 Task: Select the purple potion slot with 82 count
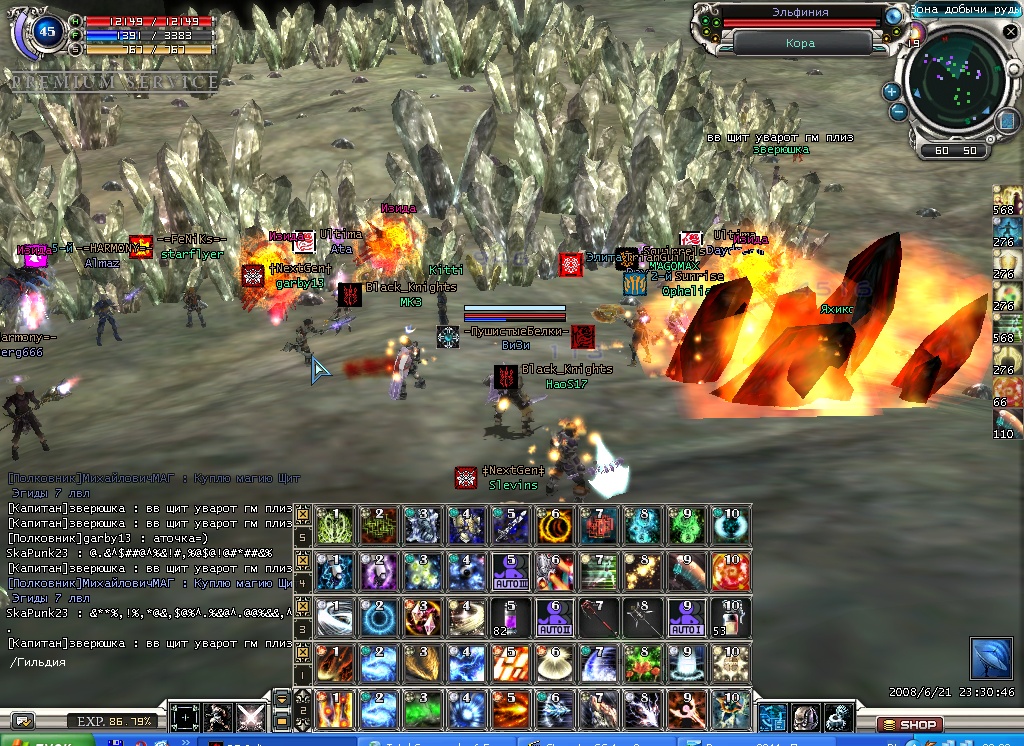[x=508, y=618]
